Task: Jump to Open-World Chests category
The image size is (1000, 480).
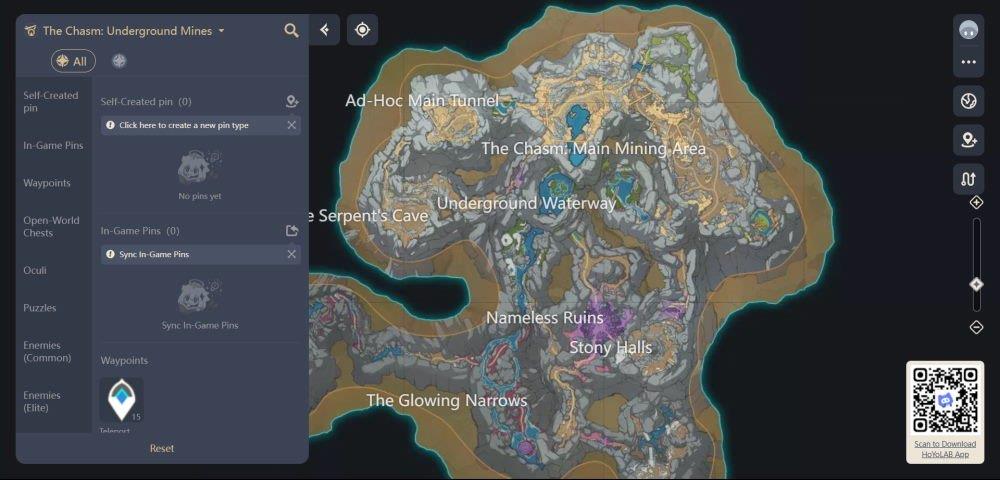Action: [52, 226]
